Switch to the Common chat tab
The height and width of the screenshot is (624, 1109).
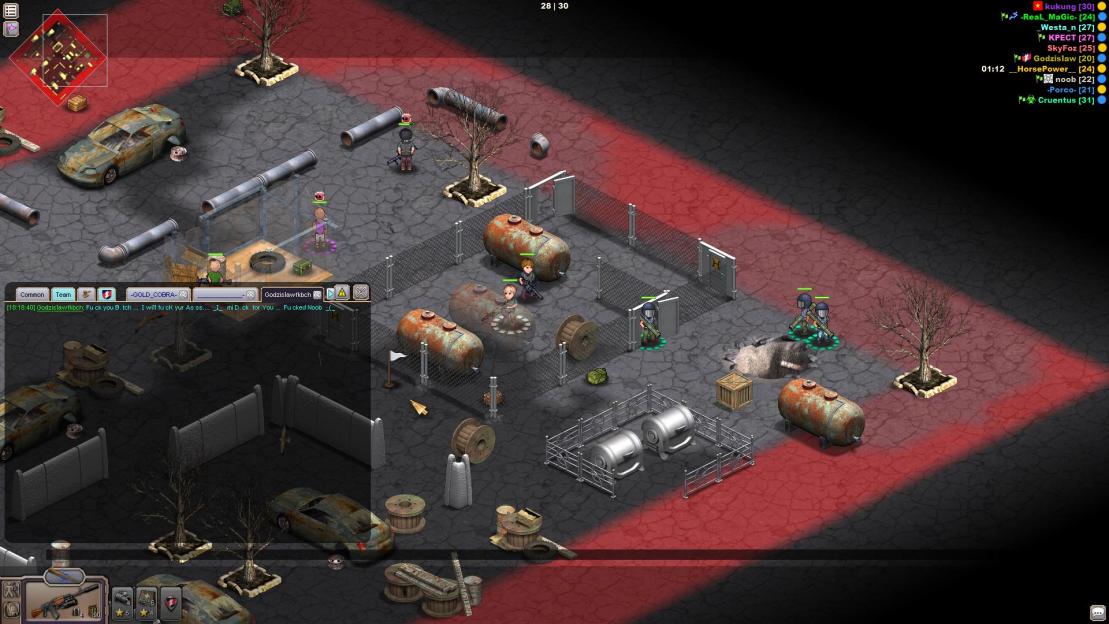[32, 295]
